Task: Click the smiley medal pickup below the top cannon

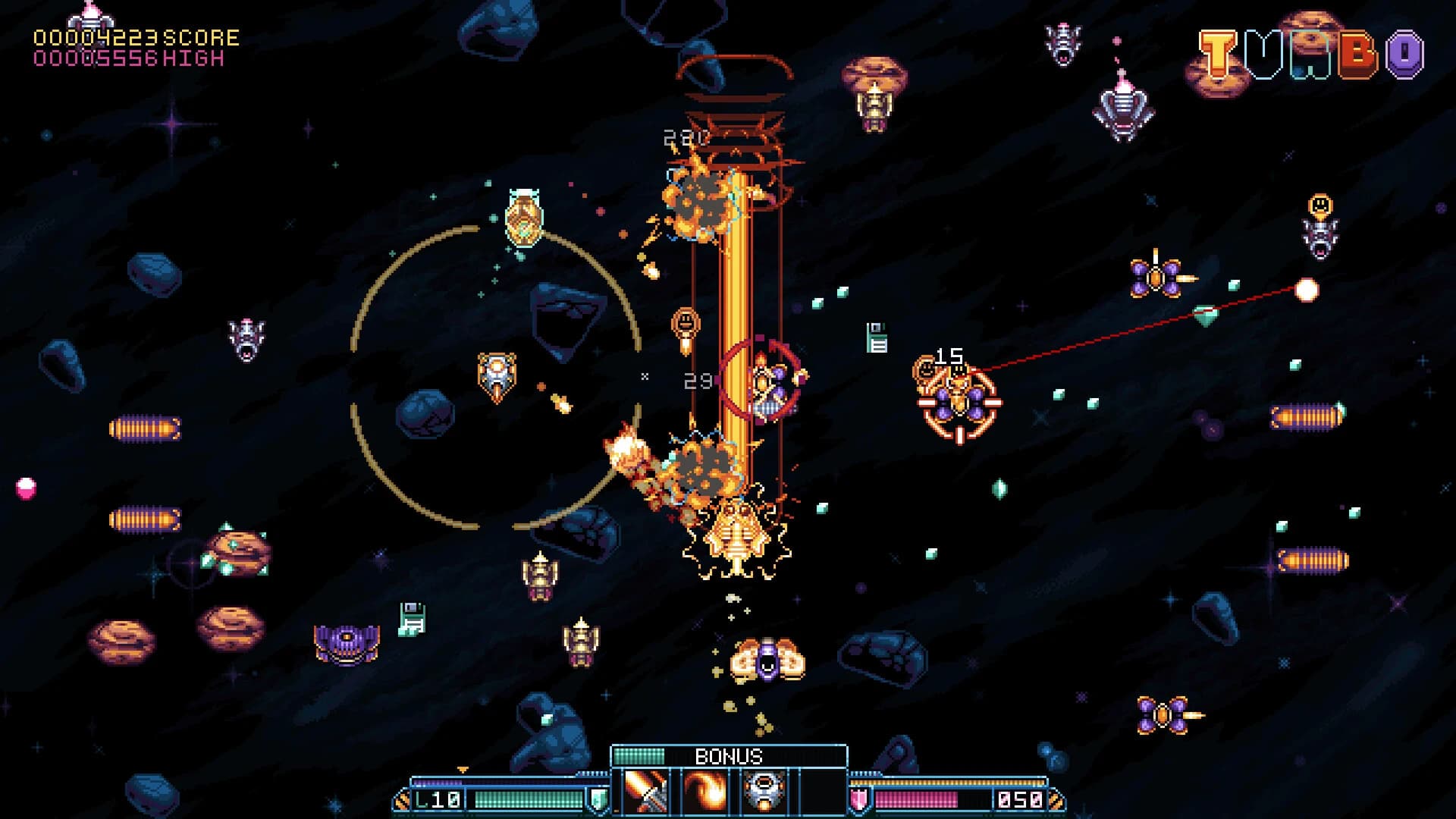Action: (x=684, y=325)
